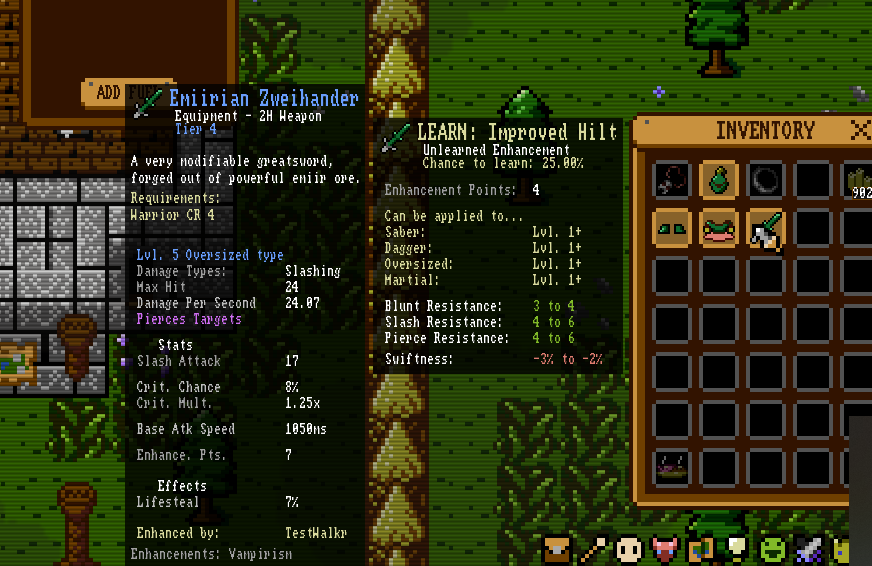Select the green-hilted sword inventory slot
Screen dimensions: 872x566
(x=766, y=228)
